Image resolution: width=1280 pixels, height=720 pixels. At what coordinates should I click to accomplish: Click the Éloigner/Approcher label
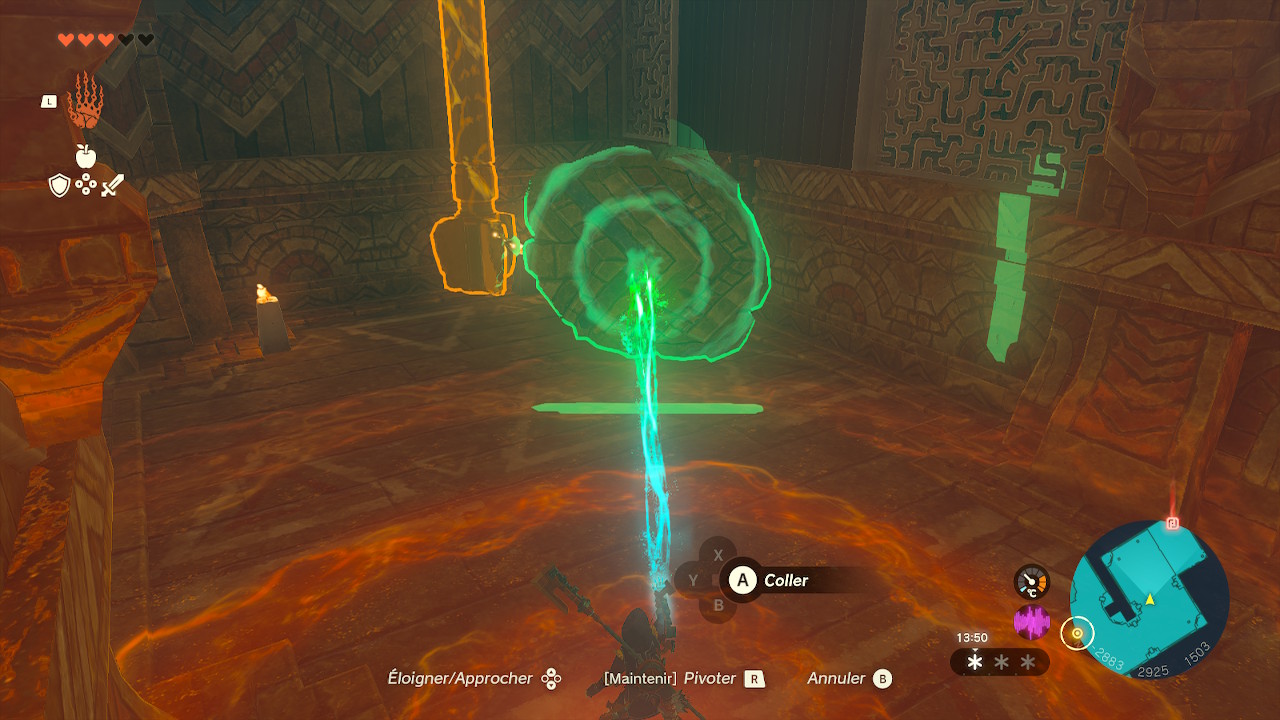coord(460,679)
